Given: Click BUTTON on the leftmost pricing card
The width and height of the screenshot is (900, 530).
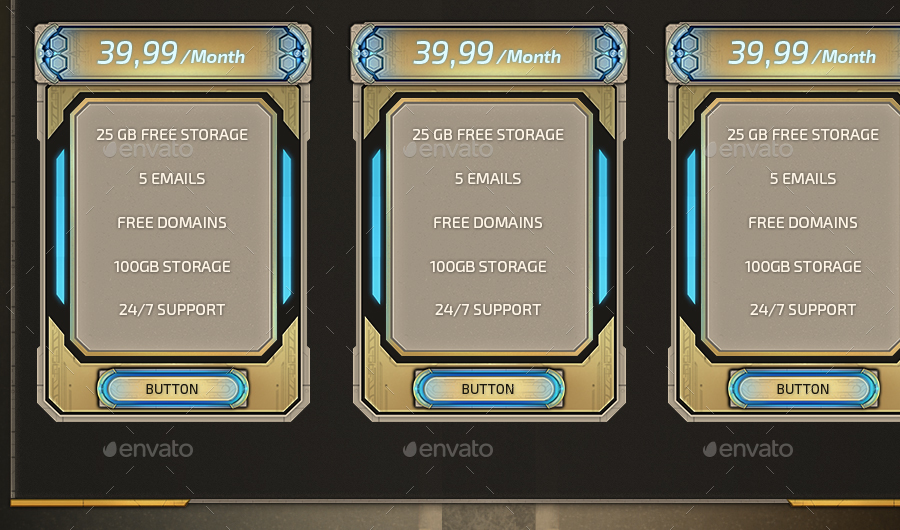Looking at the screenshot, I should point(172,389).
